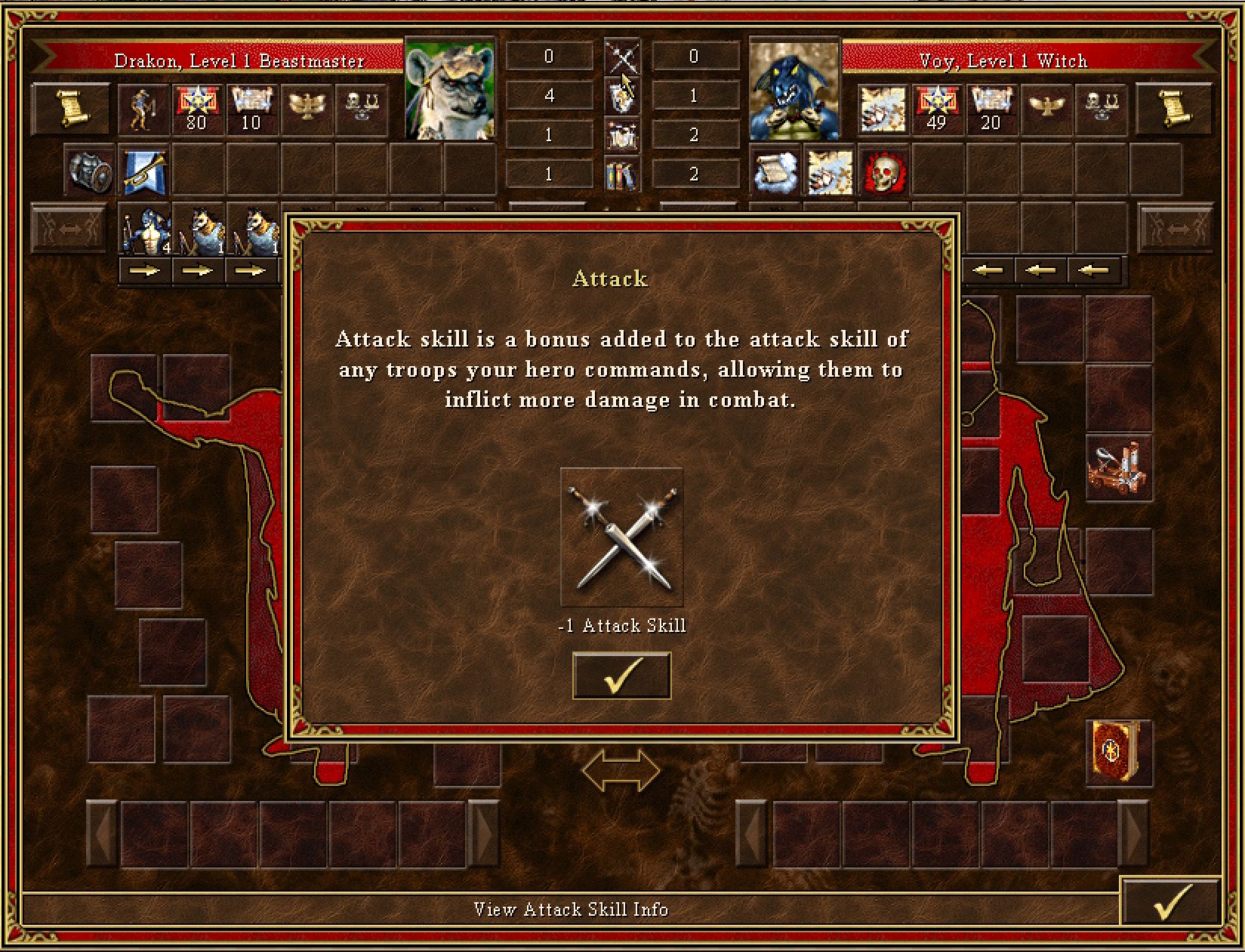Confirm the Attack info dialog with checkmark
1245x952 pixels.
tap(621, 676)
